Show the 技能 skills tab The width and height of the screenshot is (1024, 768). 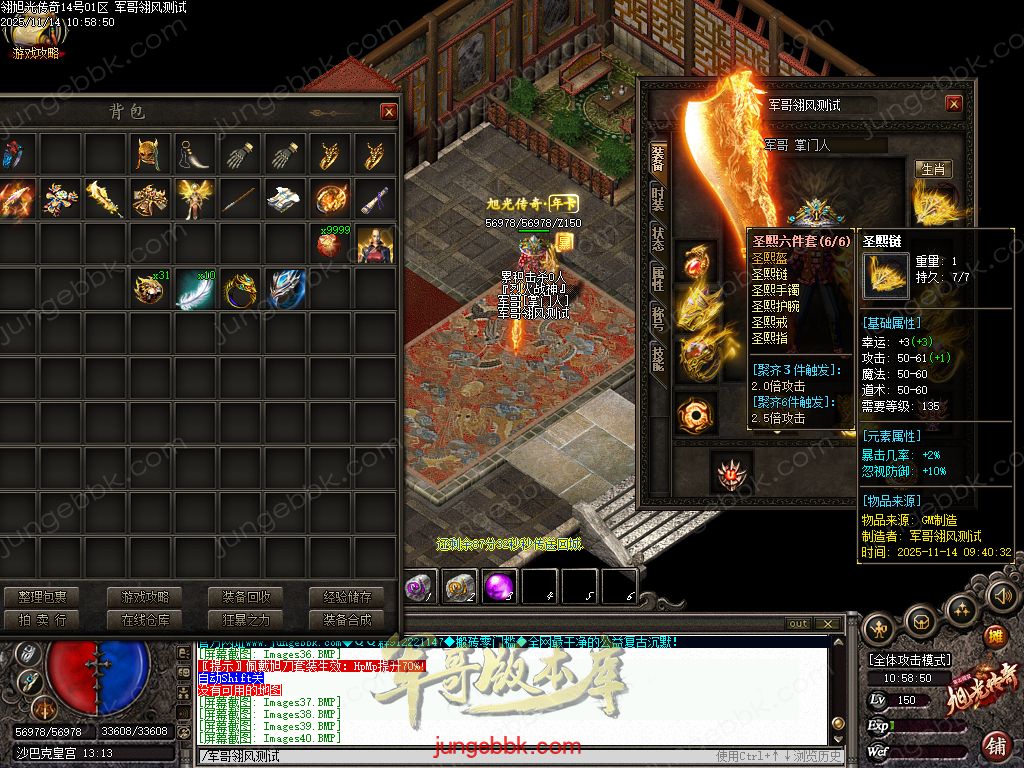pos(658,358)
